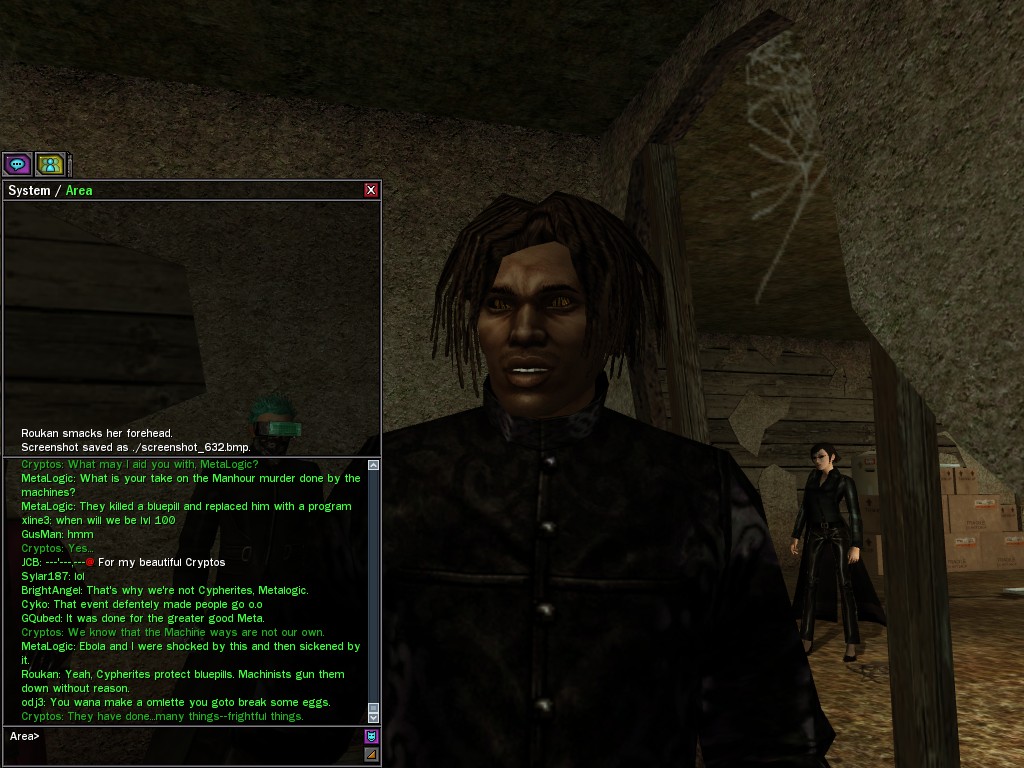Close the System / Area chat window
1024x768 pixels.
(371, 190)
